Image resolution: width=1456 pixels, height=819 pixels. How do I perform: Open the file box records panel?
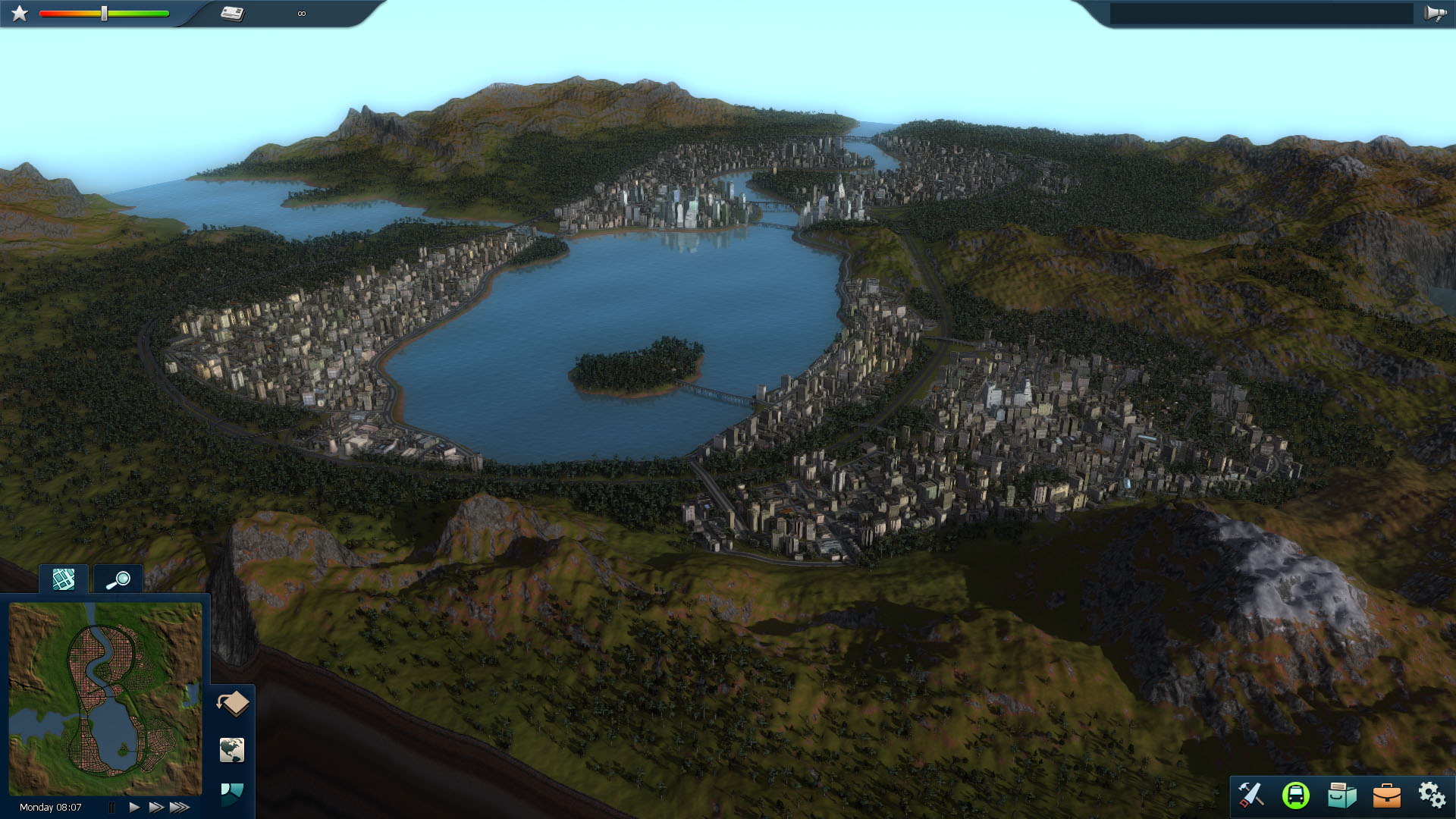(1341, 795)
